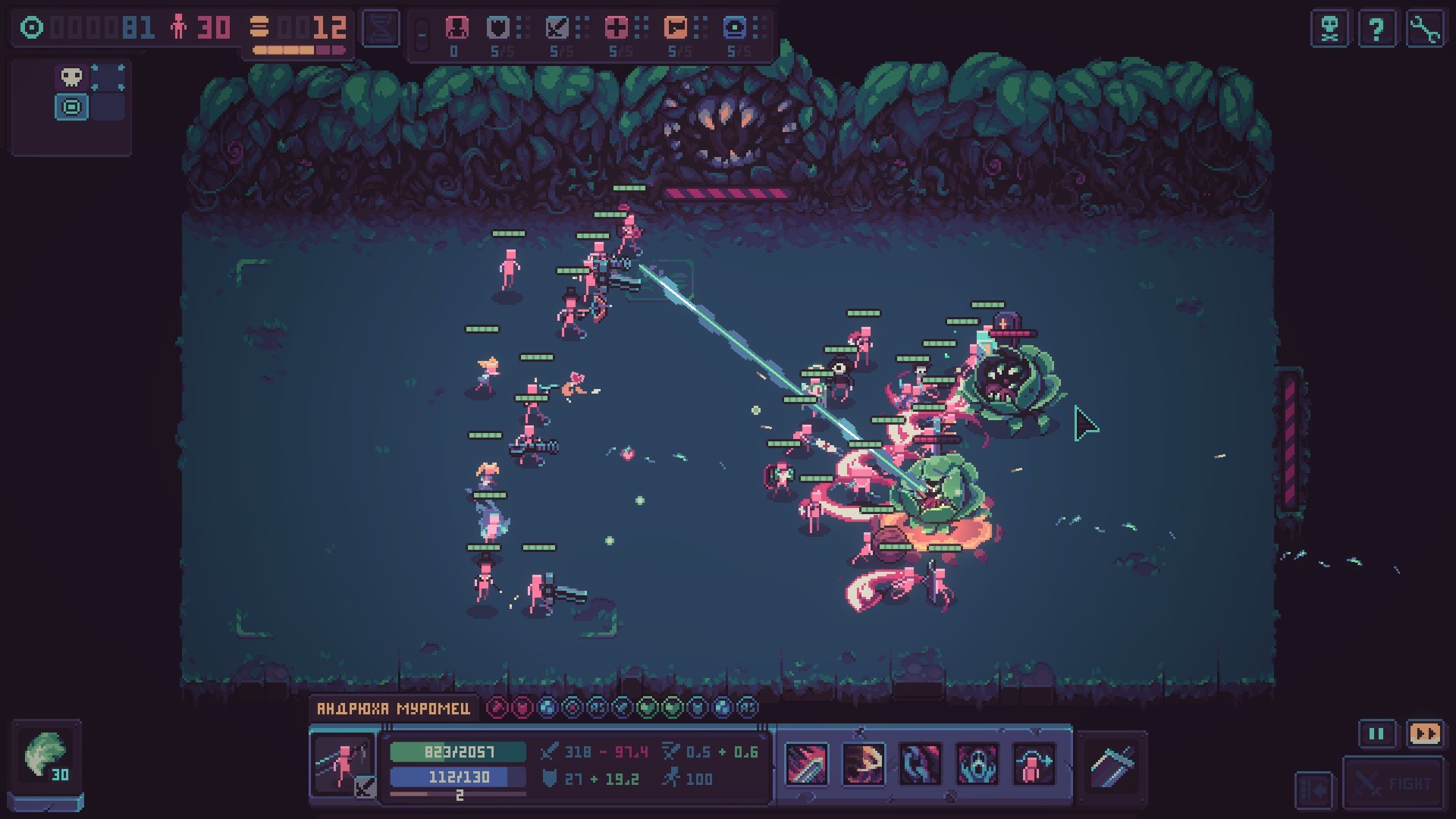Open the question mark help screen
1456x819 pixels.
[x=1376, y=30]
